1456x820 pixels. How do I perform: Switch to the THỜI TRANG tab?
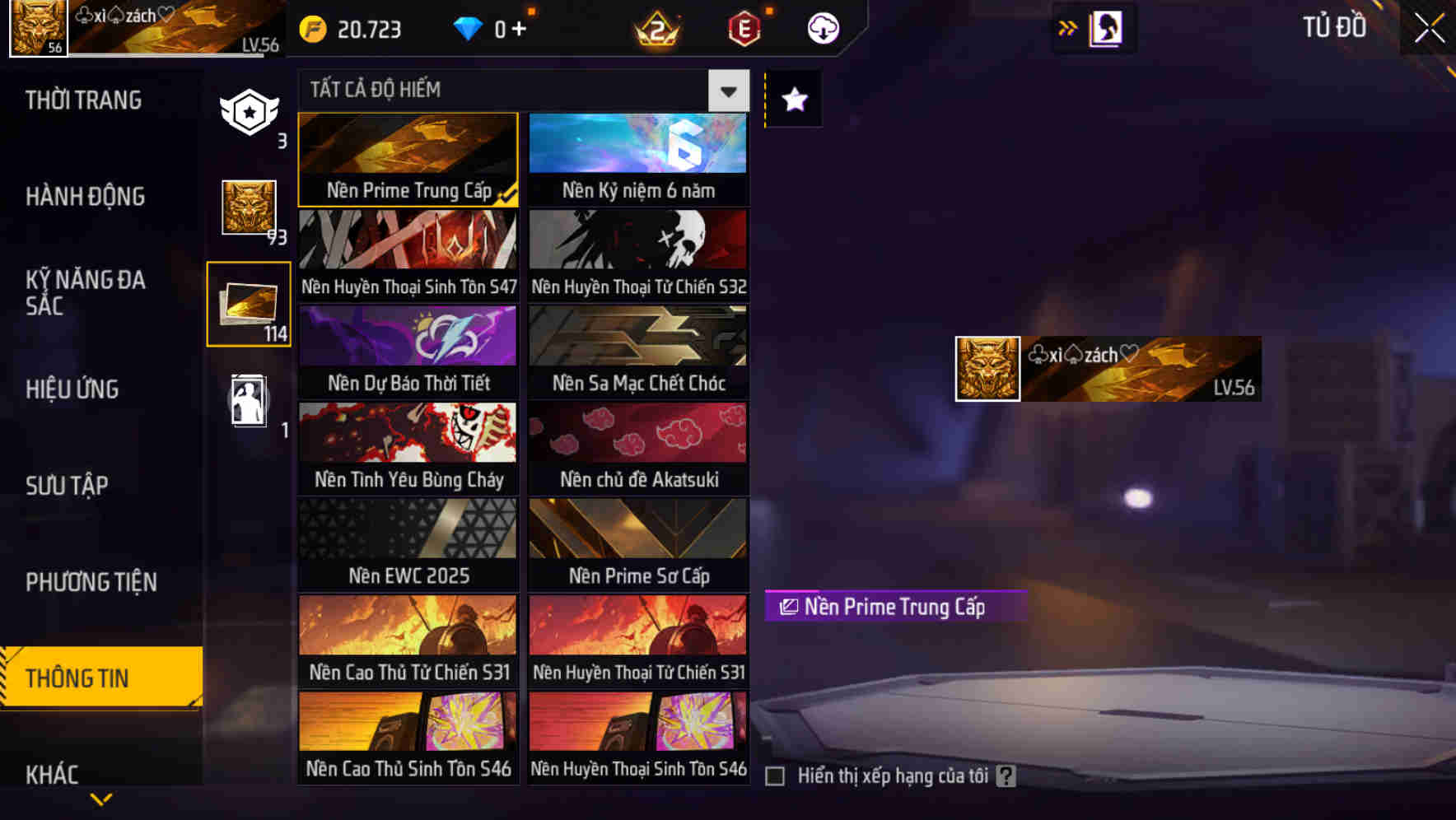pyautogui.click(x=82, y=100)
